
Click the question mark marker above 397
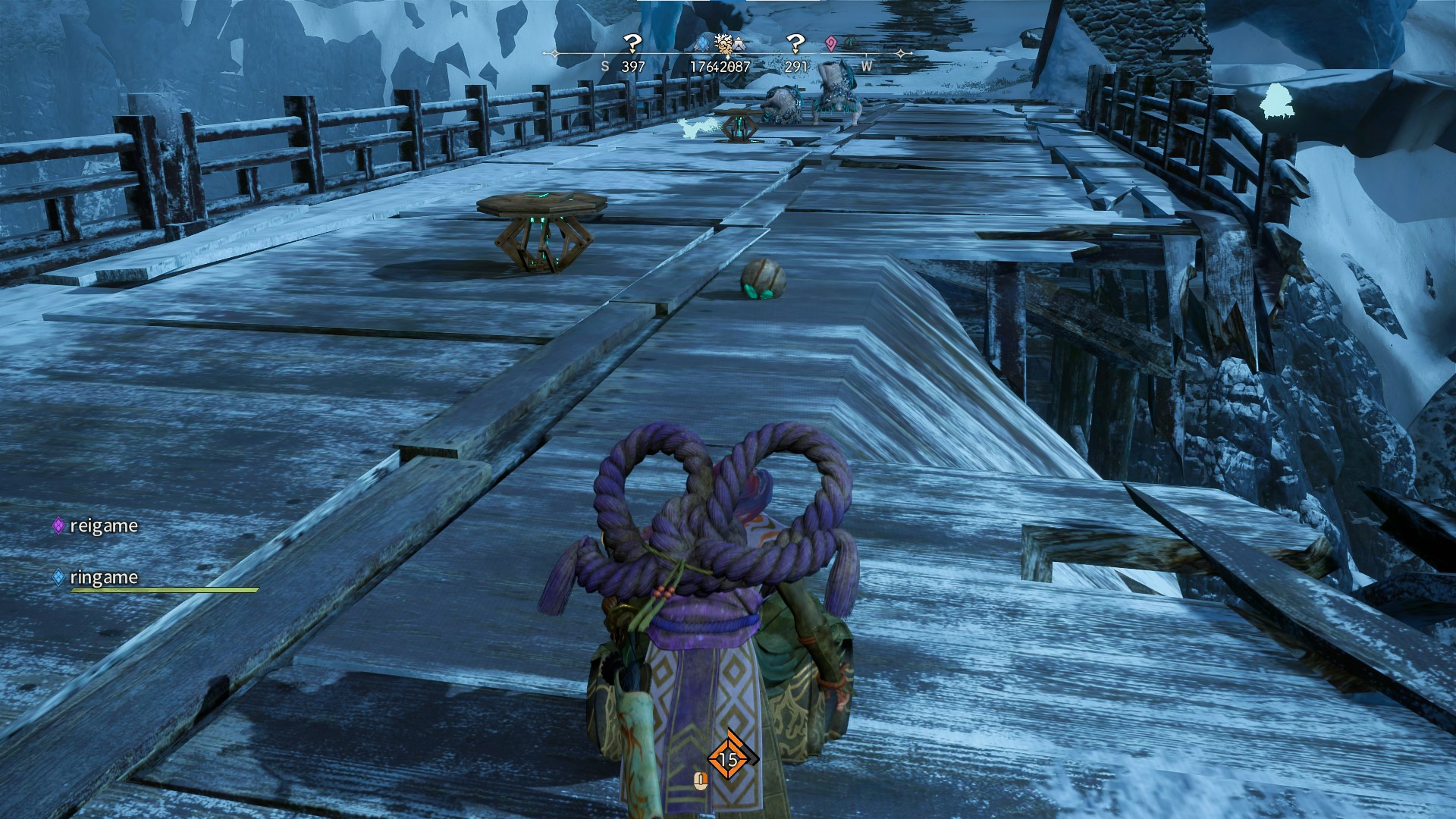click(631, 44)
